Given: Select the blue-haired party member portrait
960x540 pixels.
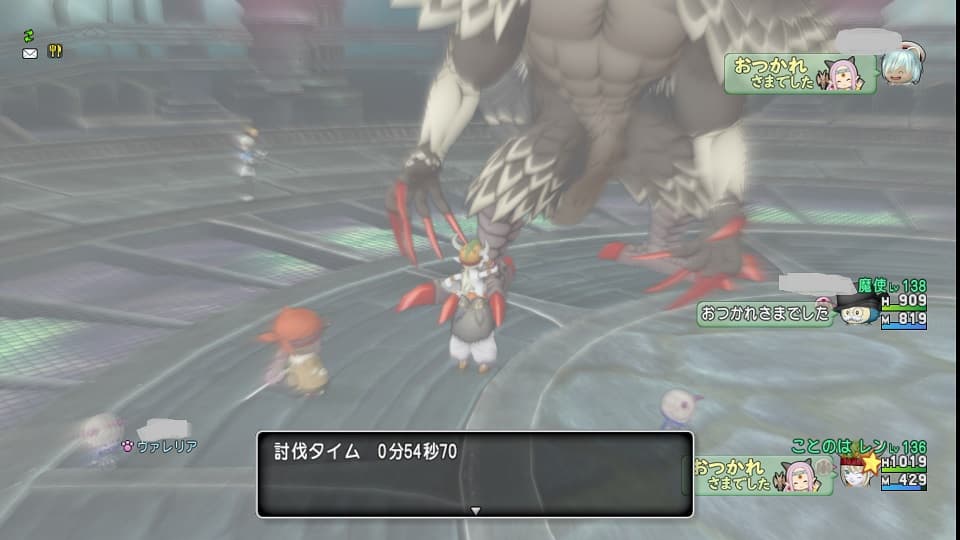Looking at the screenshot, I should click(902, 67).
